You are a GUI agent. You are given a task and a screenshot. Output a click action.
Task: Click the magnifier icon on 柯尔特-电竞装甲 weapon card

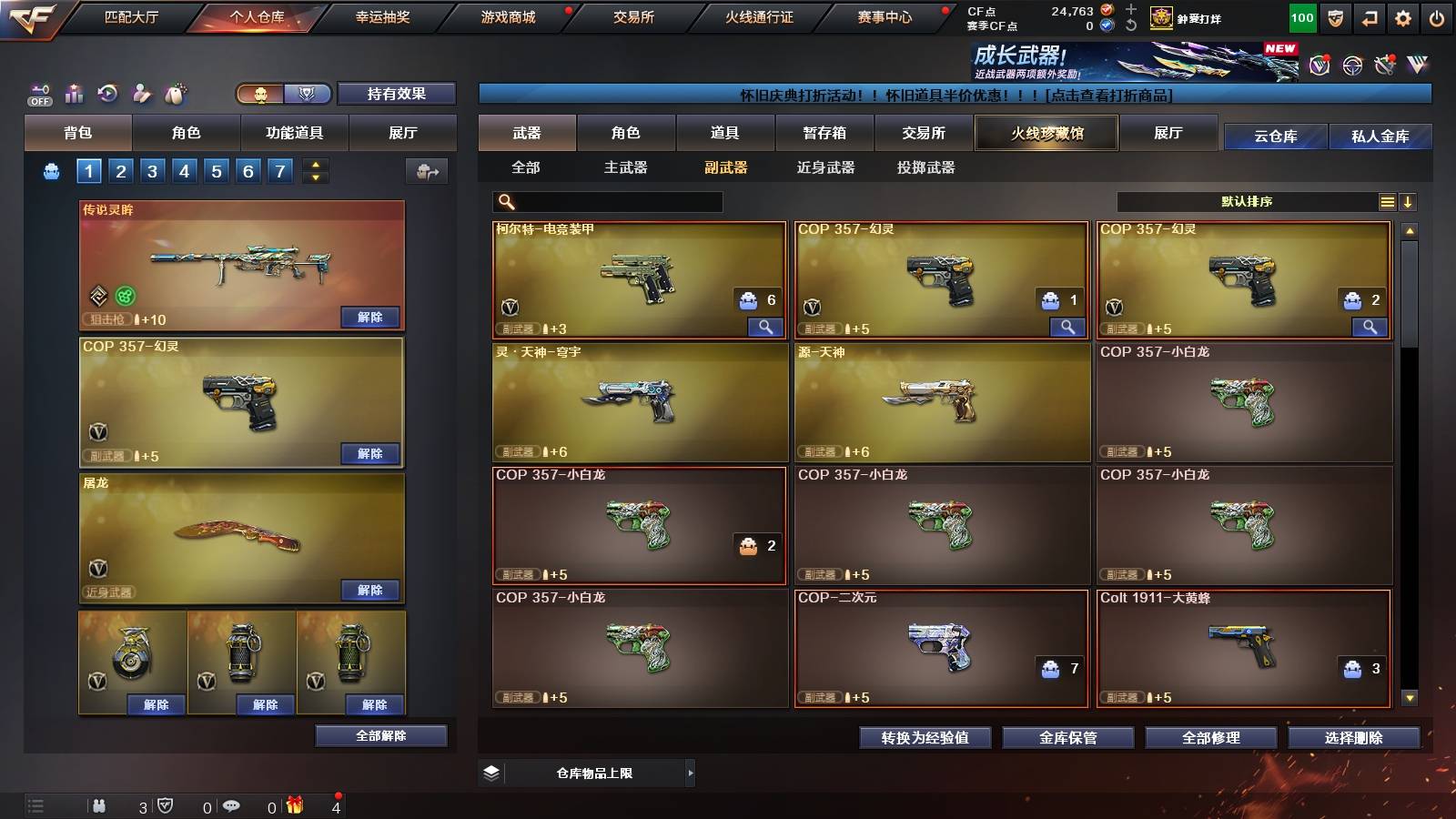coord(767,326)
